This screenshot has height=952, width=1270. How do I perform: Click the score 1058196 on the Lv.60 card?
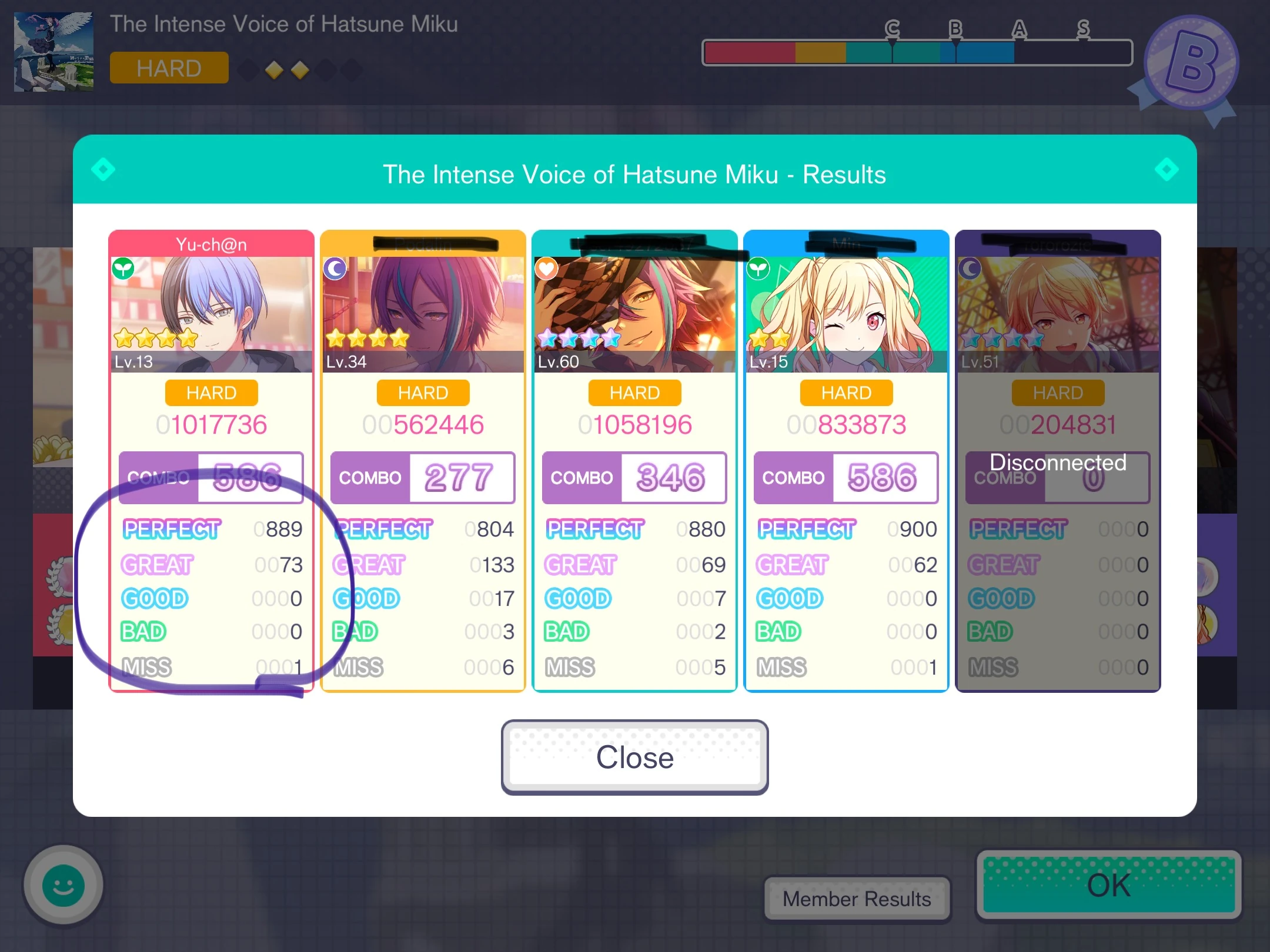click(x=635, y=424)
